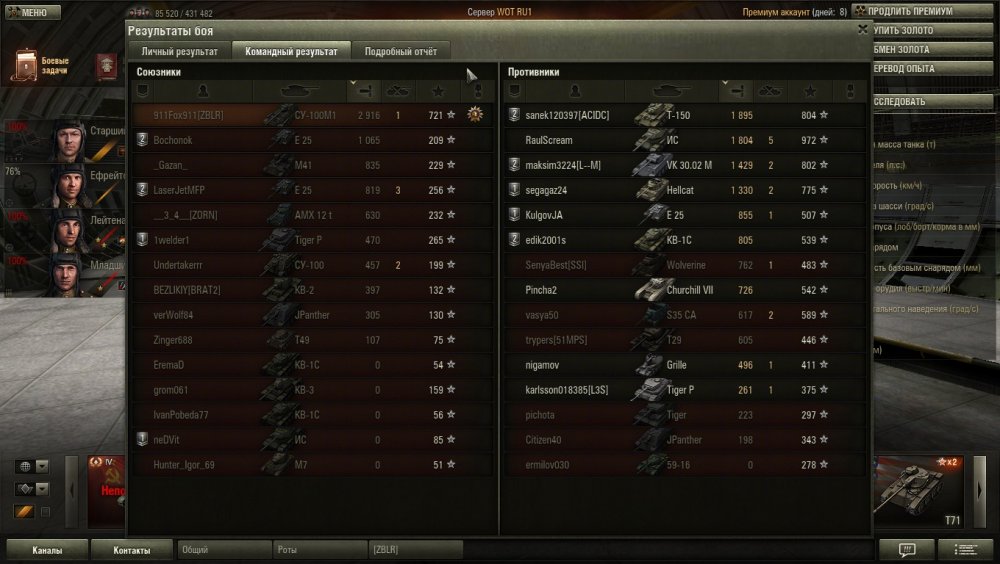Switch to the Личный результат tab
This screenshot has width=1000, height=564.
pos(179,51)
